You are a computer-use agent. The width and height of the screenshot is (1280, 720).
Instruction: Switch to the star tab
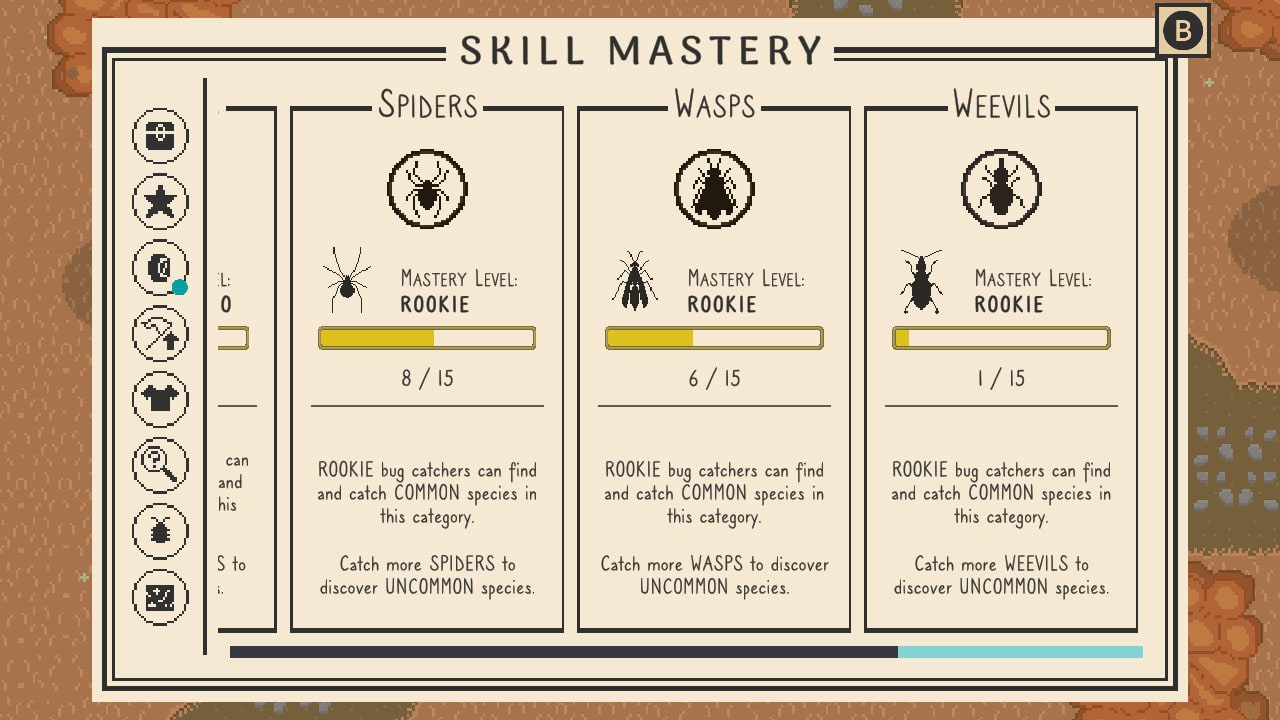coord(160,201)
